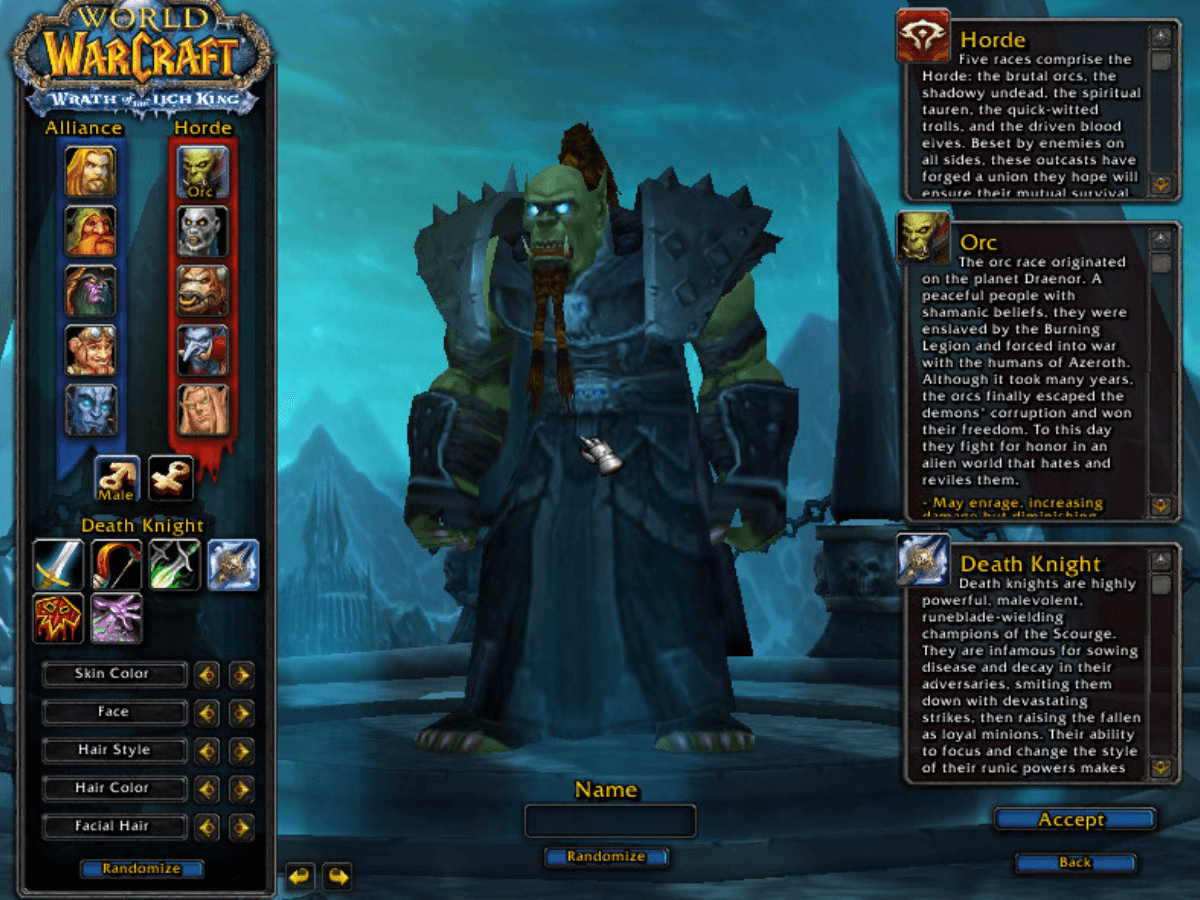Choose the Dwarf race portrait
This screenshot has height=900, width=1200.
91,231
